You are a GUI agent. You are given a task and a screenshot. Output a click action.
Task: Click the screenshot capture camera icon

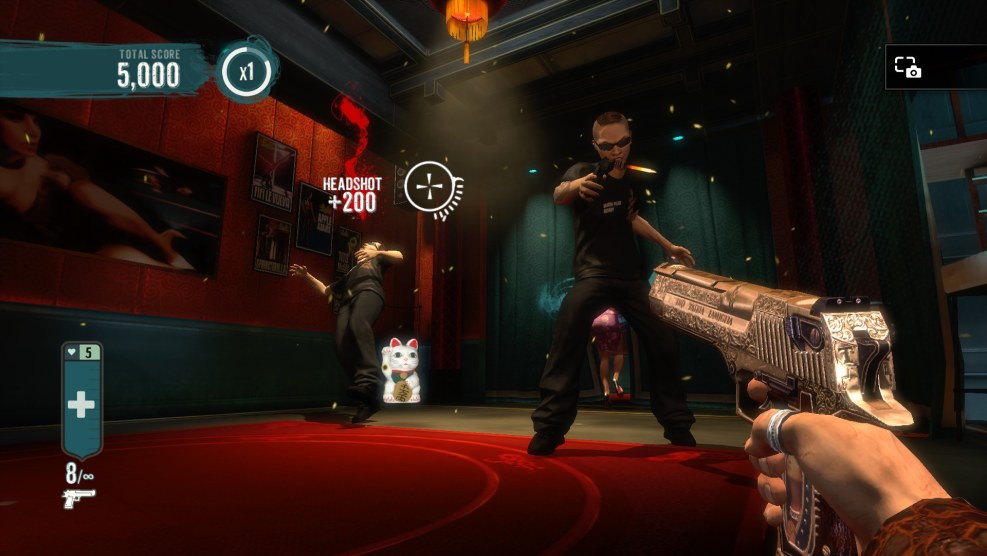[x=907, y=67]
